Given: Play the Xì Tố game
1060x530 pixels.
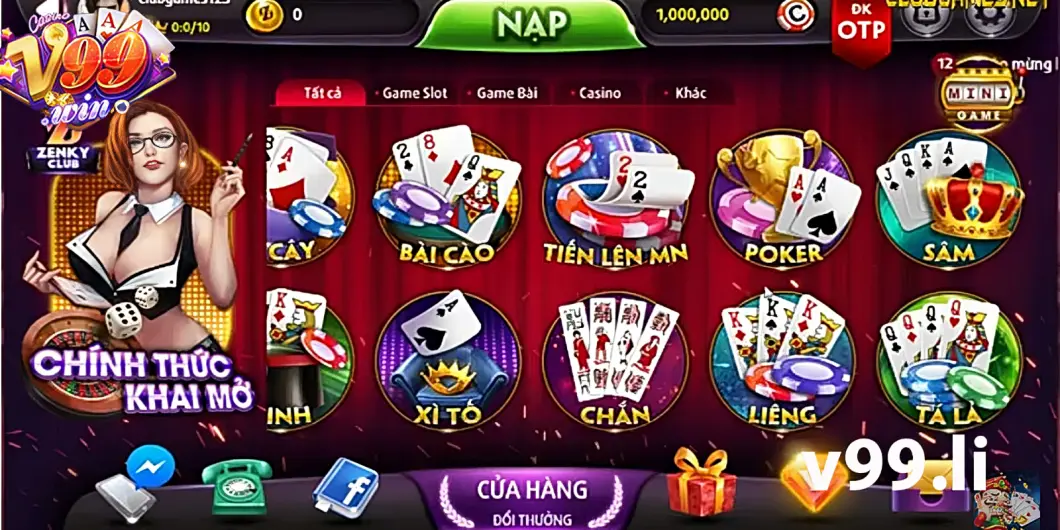Looking at the screenshot, I should pyautogui.click(x=447, y=360).
